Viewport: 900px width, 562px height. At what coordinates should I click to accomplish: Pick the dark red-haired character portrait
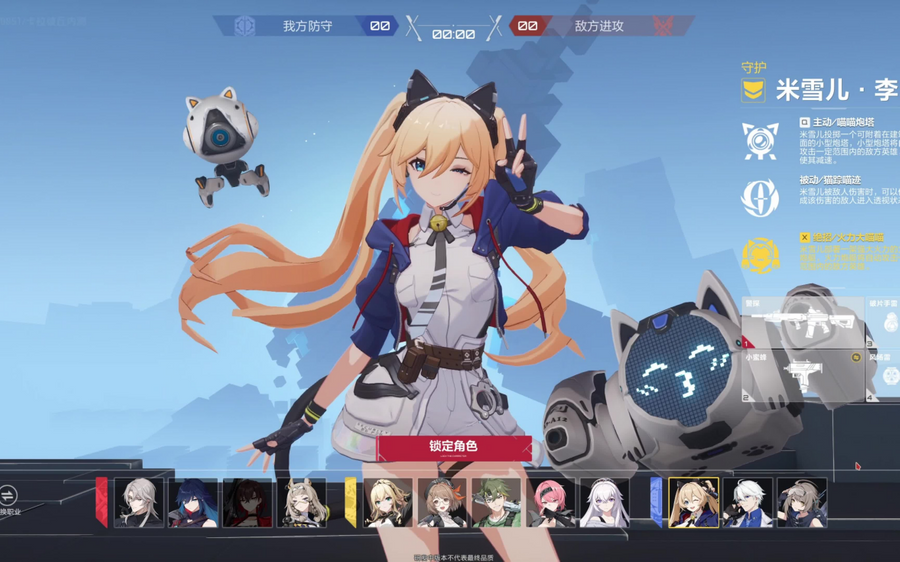coord(247,502)
